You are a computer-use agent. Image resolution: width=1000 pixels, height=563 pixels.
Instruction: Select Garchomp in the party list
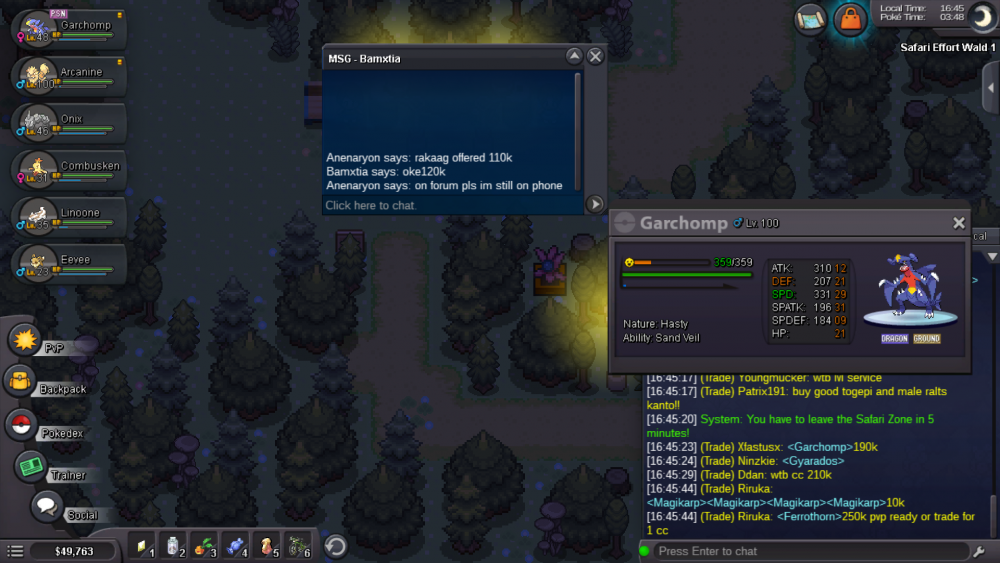[x=70, y=29]
